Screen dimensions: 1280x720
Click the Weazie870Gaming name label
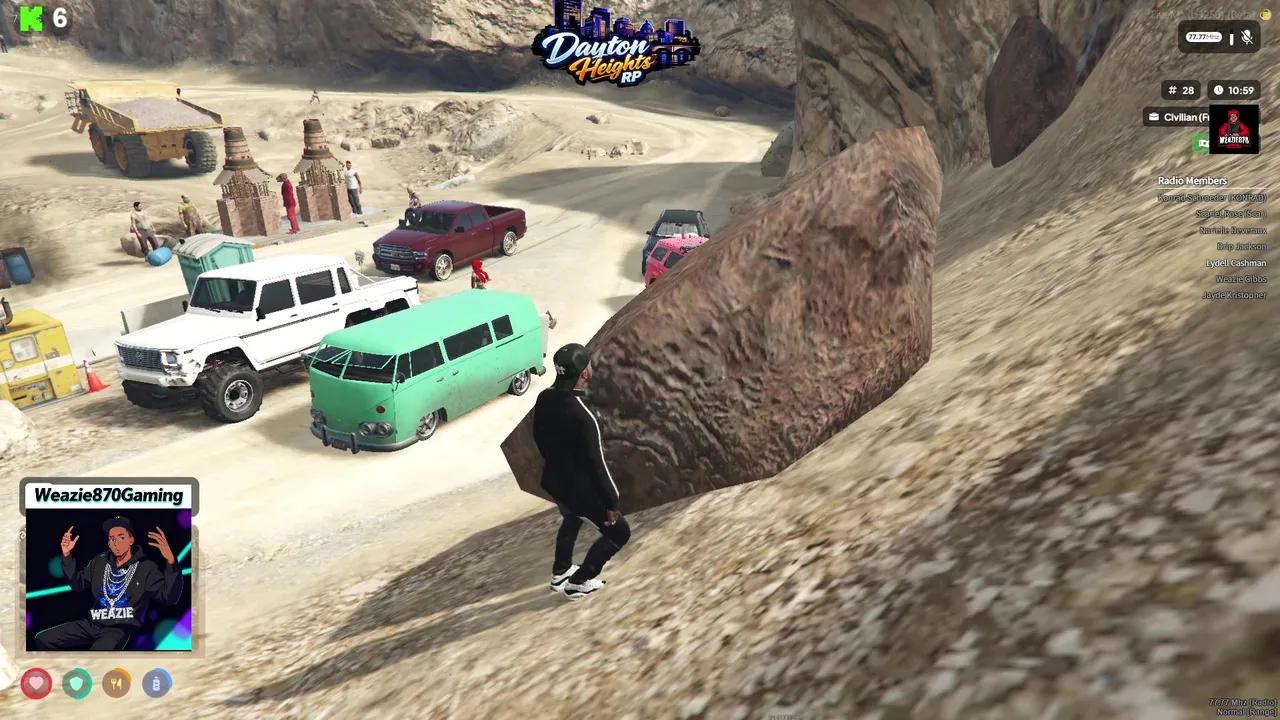tap(108, 496)
